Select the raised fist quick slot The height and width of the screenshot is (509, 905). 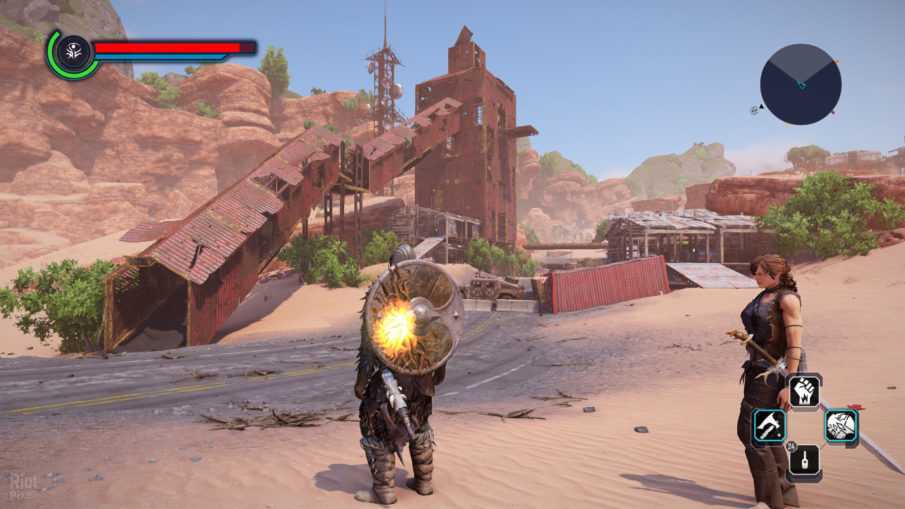[x=805, y=392]
